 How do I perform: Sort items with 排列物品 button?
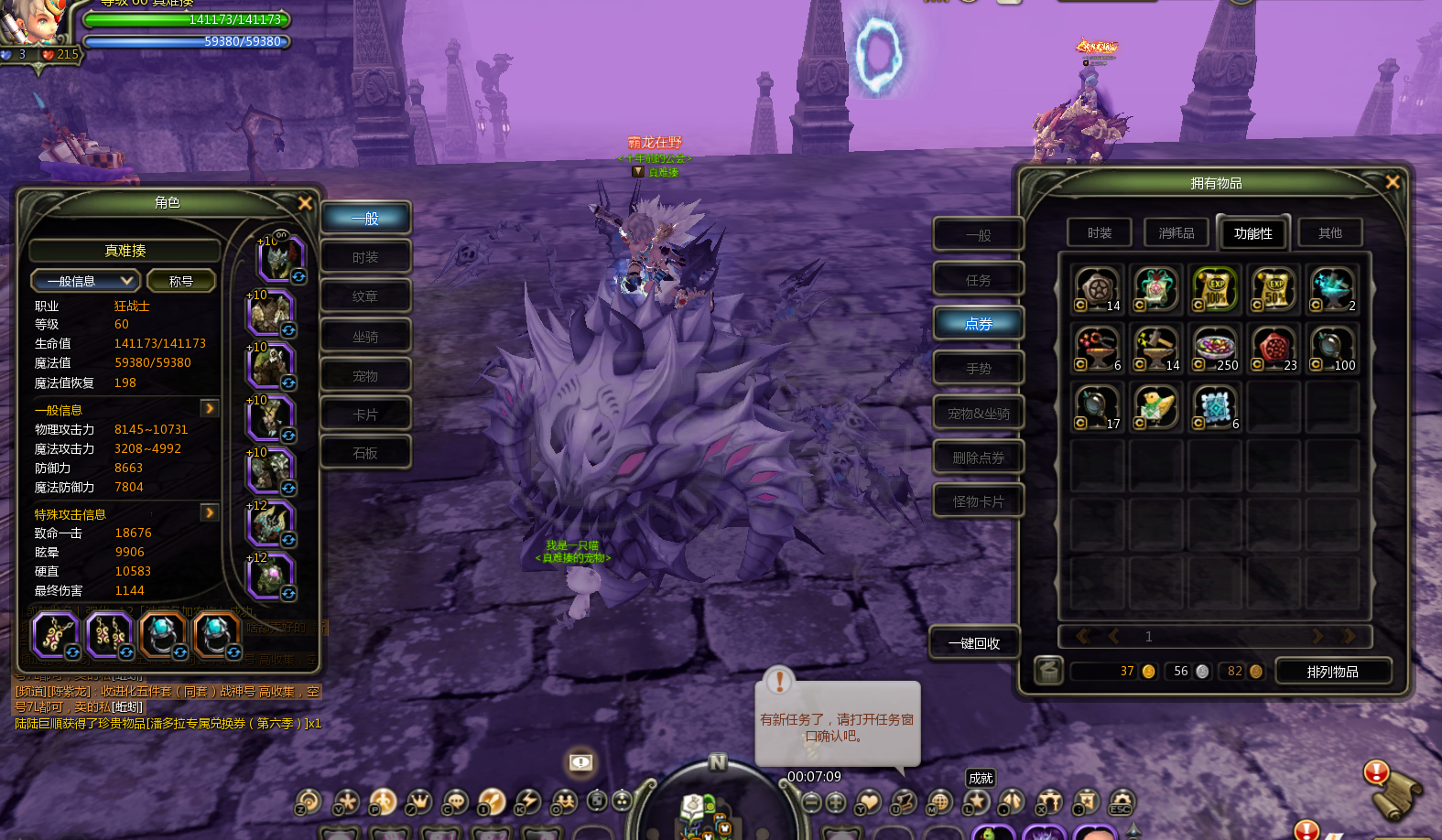(x=1332, y=672)
